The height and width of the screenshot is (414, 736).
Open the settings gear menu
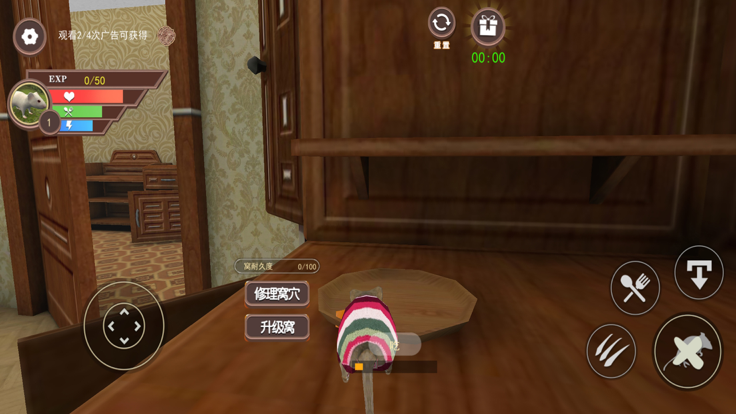tap(30, 37)
